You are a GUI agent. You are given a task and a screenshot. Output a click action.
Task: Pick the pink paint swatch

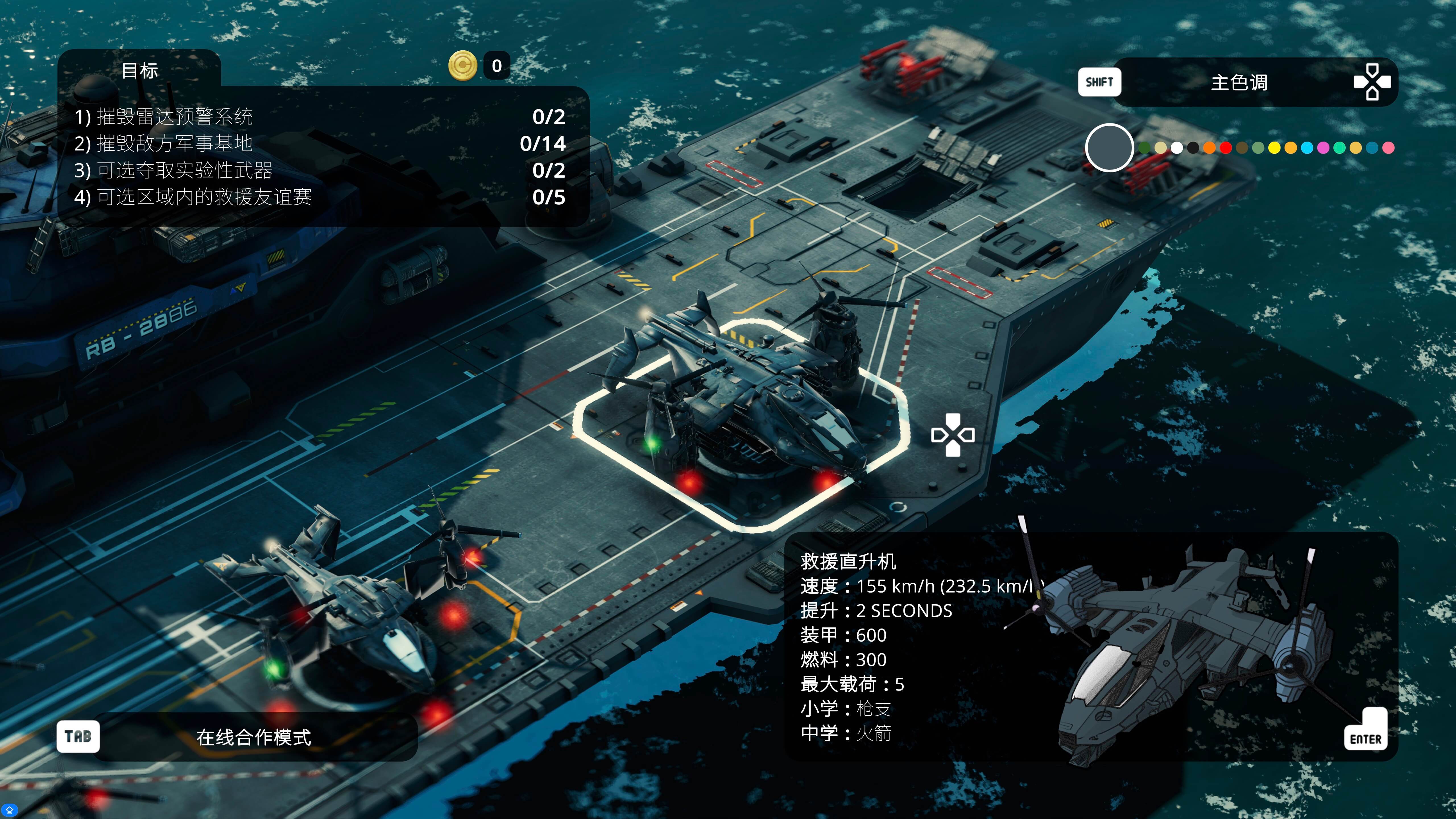coord(1388,148)
